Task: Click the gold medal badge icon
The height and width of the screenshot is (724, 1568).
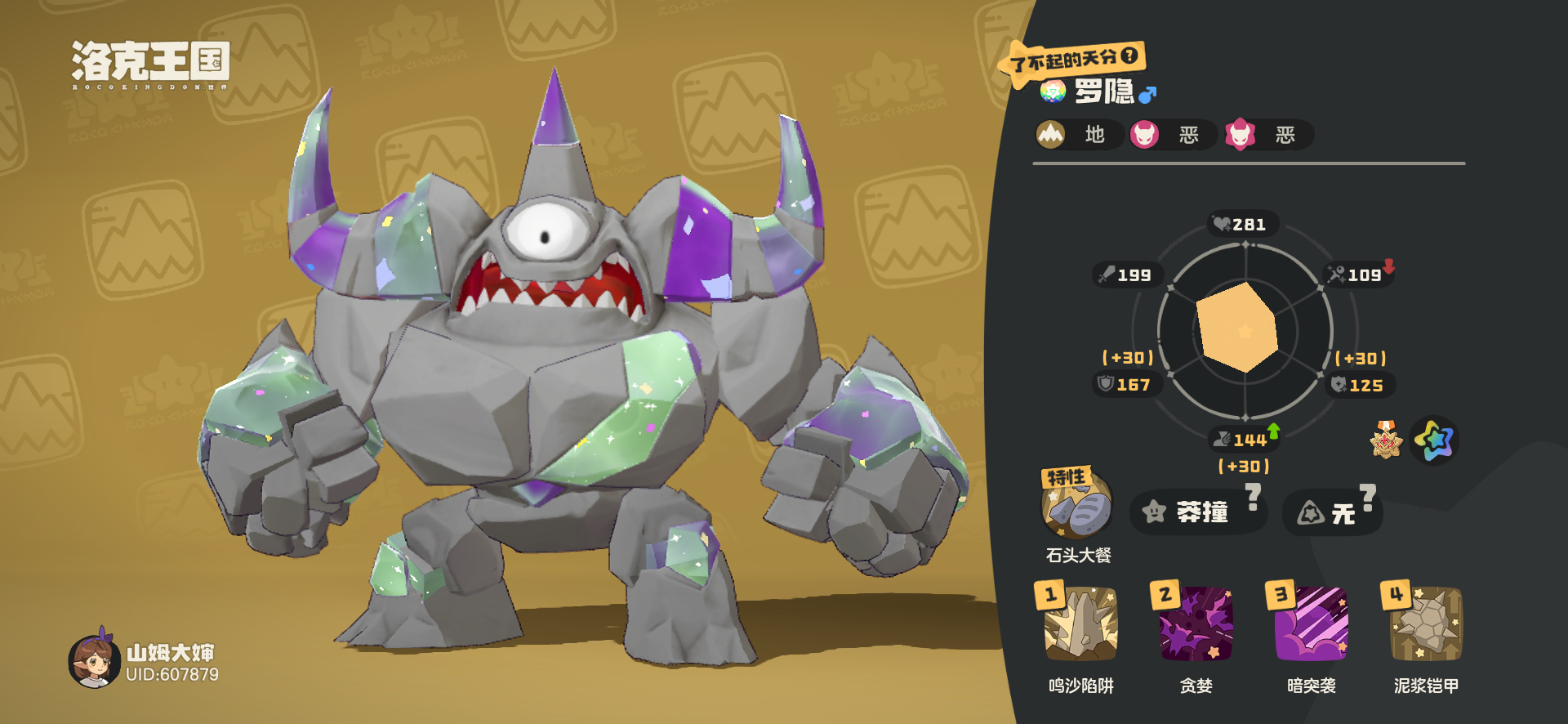Action: pos(1386,440)
